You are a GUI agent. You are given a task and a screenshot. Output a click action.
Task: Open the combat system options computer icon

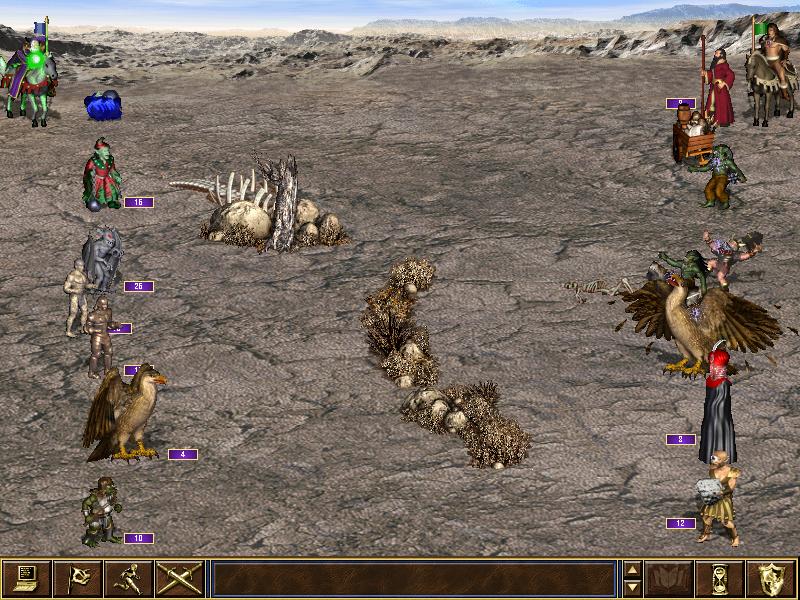point(27,579)
